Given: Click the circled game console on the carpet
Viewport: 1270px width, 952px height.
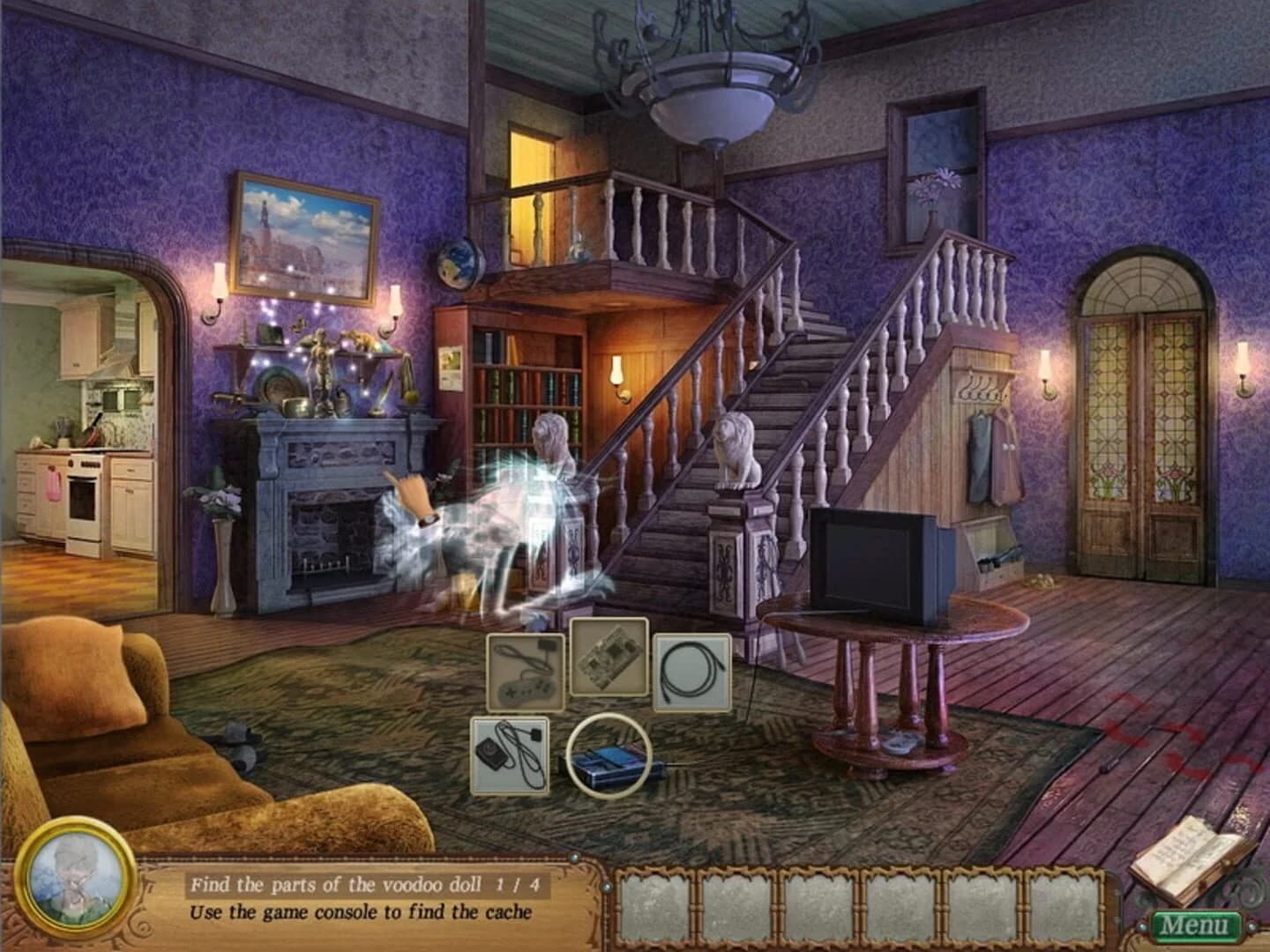Looking at the screenshot, I should point(613,758).
